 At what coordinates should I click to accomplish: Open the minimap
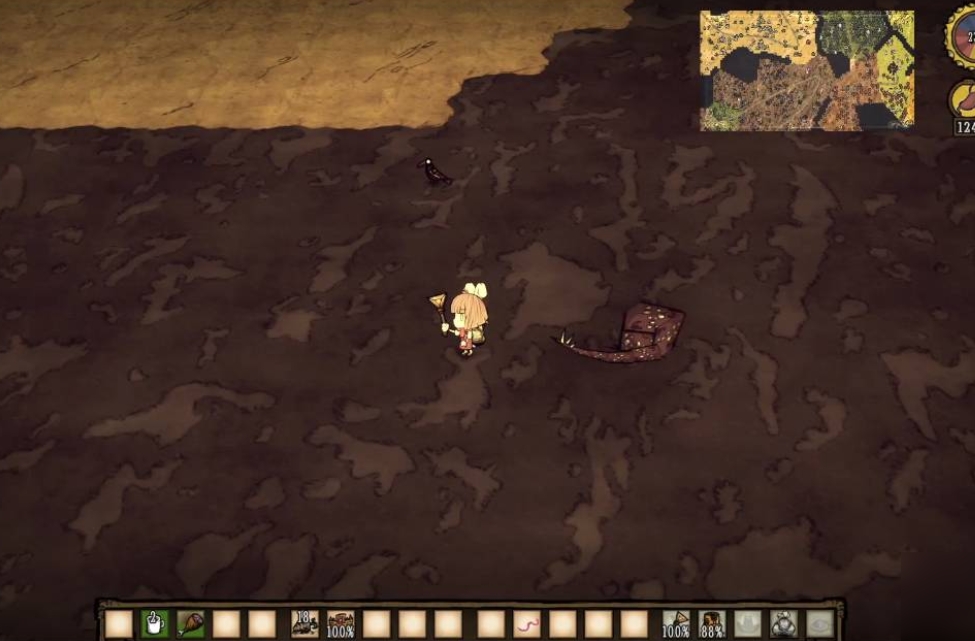pos(807,71)
